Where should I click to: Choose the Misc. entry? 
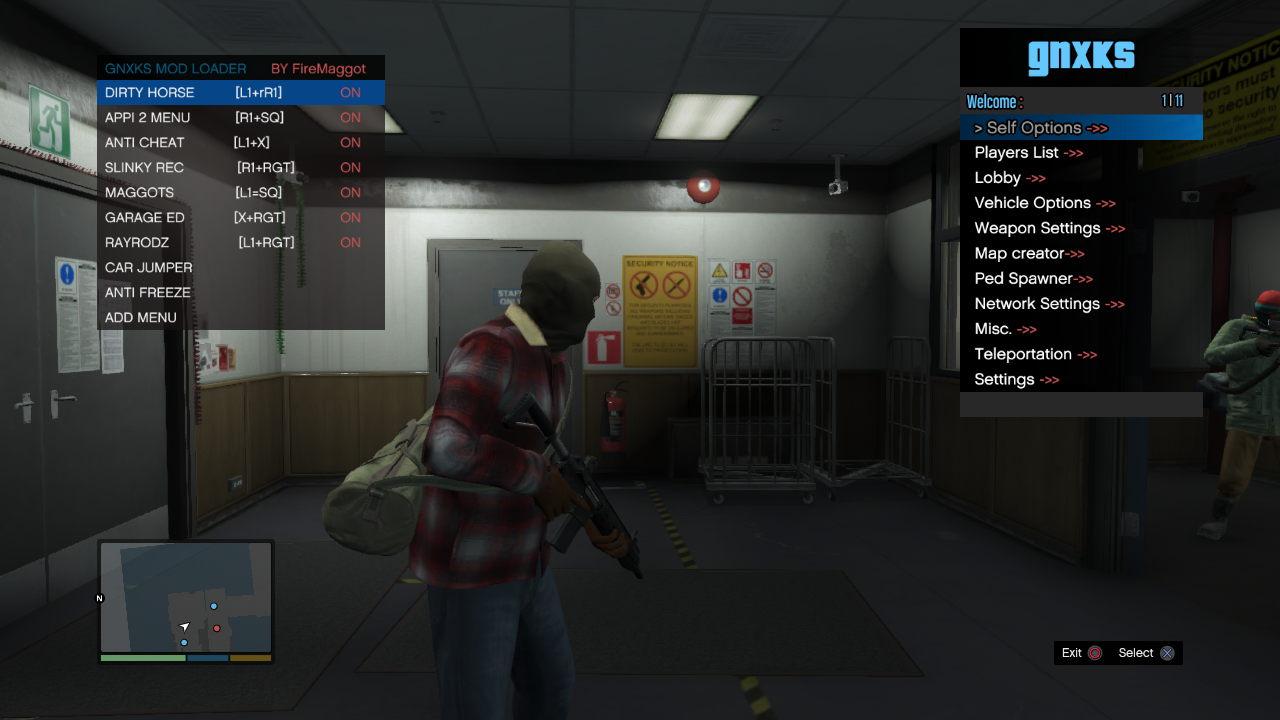pyautogui.click(x=1005, y=329)
